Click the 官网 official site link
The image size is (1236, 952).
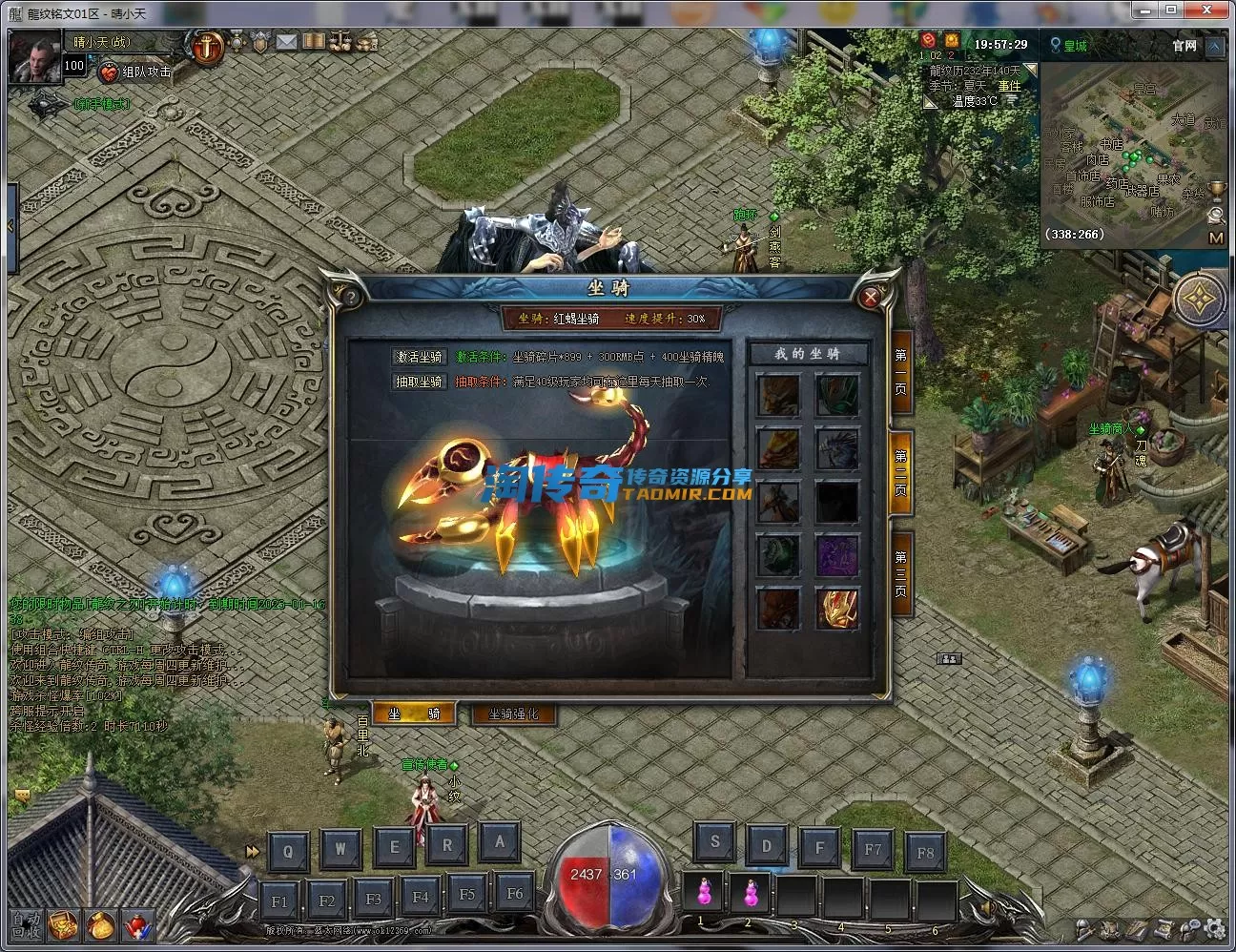tap(1184, 45)
